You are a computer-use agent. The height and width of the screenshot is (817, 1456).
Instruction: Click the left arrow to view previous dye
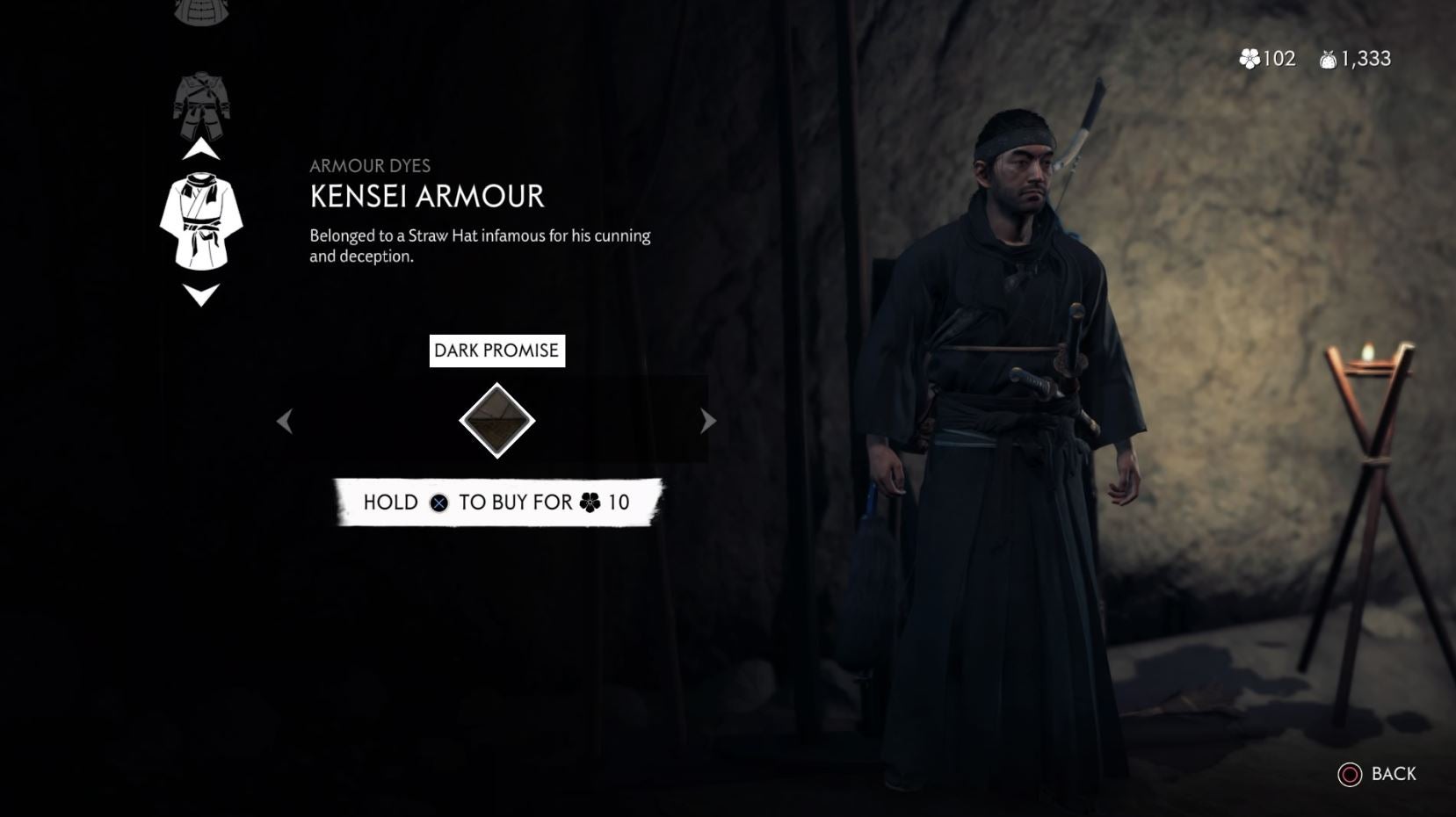click(x=285, y=421)
